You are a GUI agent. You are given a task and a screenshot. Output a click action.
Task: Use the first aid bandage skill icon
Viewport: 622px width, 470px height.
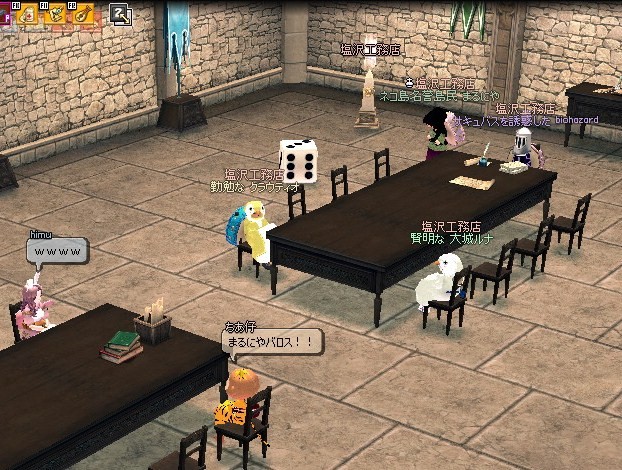pyautogui.click(x=26, y=13)
